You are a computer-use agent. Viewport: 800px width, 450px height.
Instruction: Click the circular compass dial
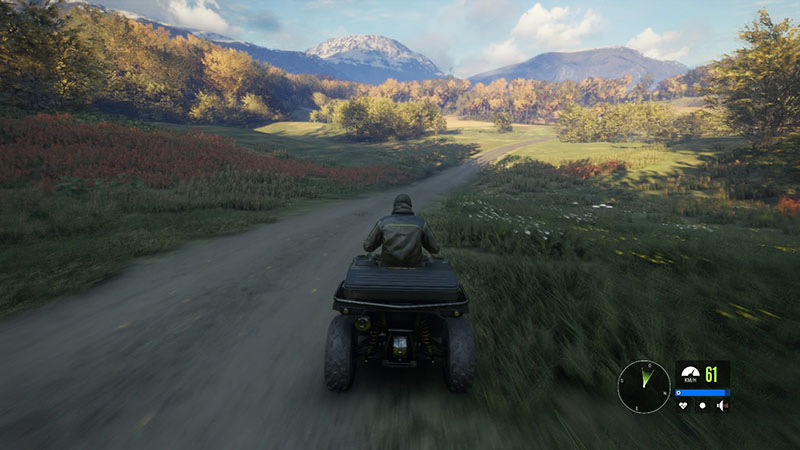644,386
